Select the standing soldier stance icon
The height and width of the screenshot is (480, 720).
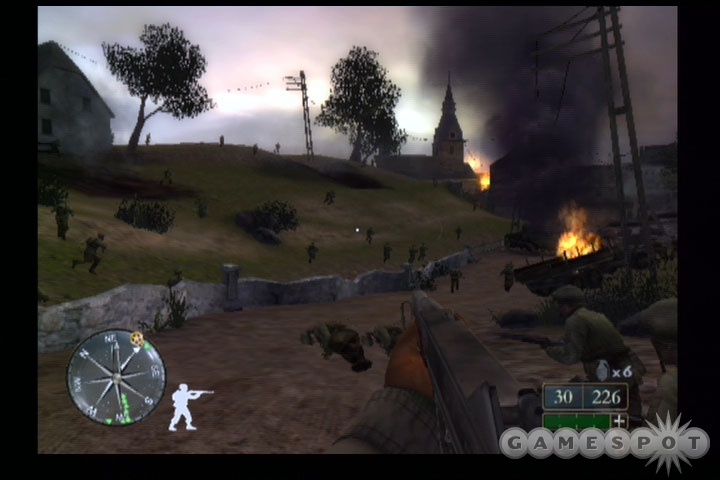pos(187,406)
